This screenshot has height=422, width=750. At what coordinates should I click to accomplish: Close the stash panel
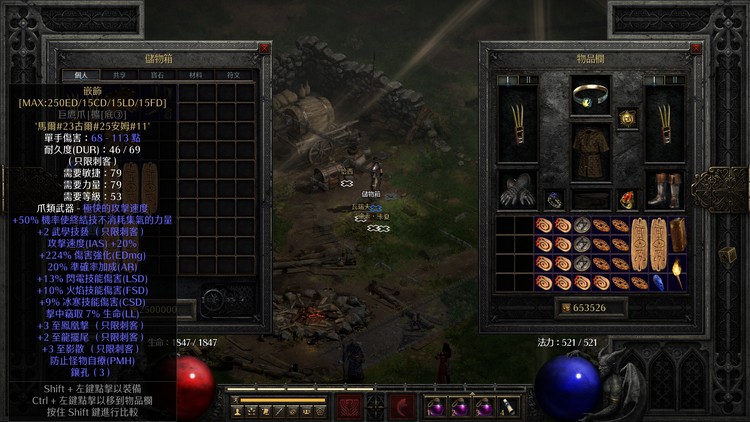point(264,47)
